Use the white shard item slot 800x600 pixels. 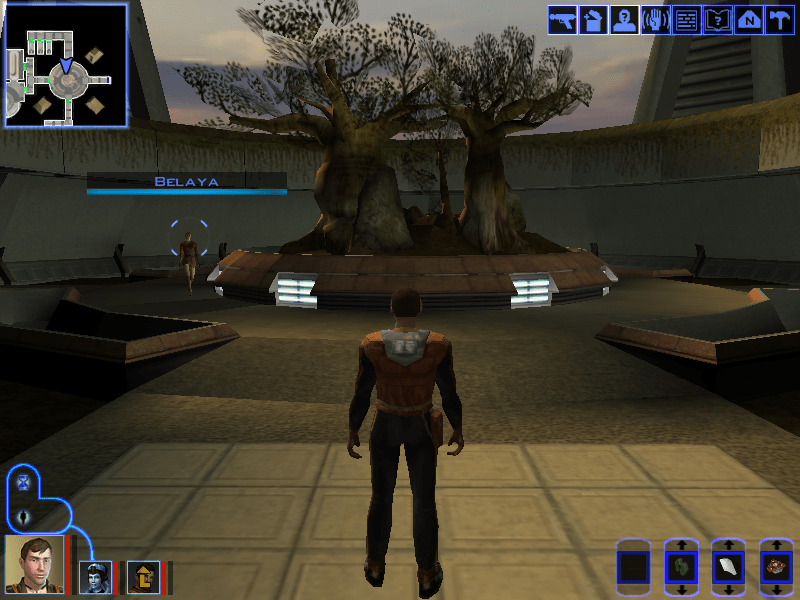click(x=729, y=567)
